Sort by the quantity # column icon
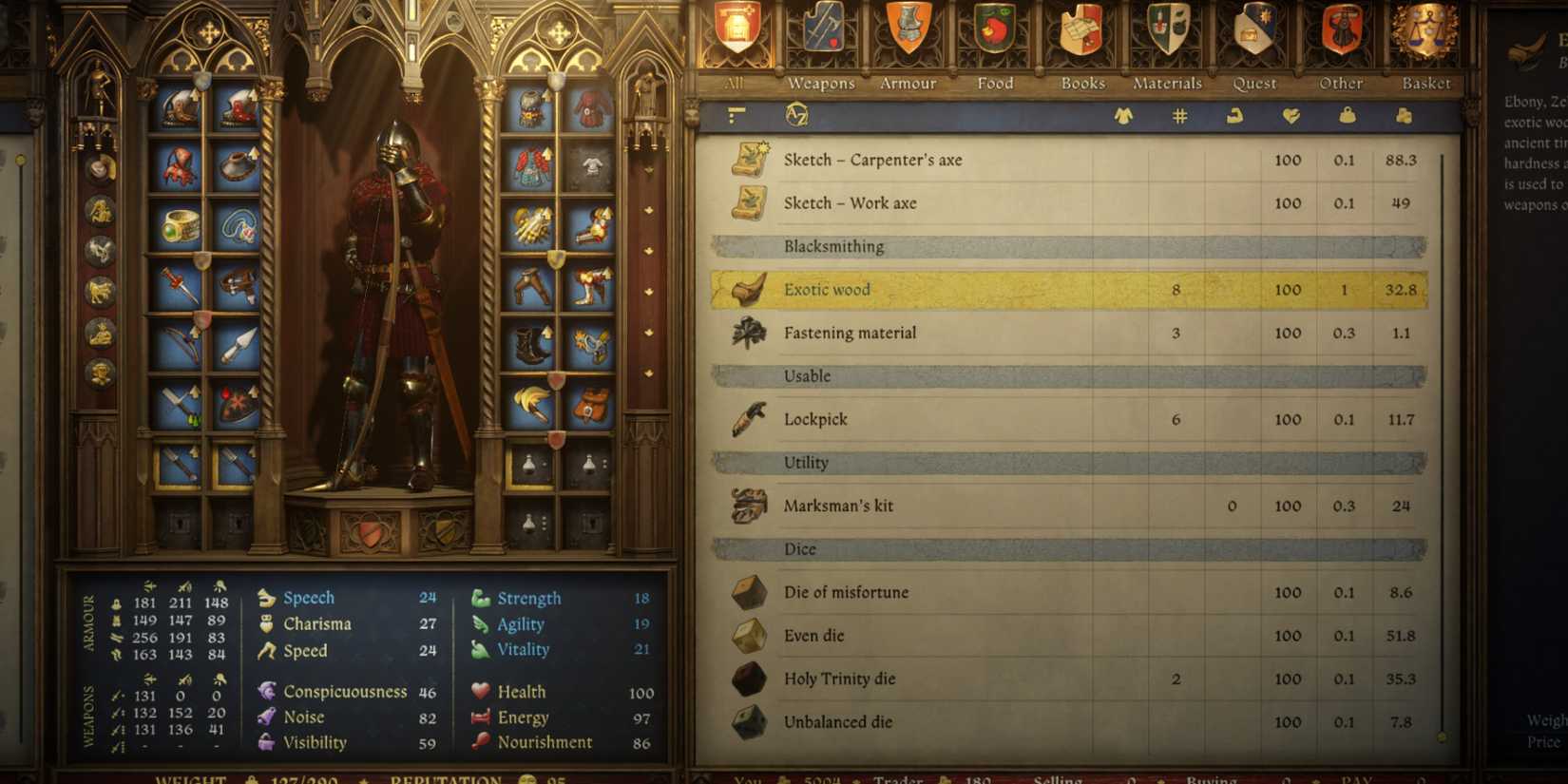Image resolution: width=1568 pixels, height=784 pixels. tap(1176, 114)
